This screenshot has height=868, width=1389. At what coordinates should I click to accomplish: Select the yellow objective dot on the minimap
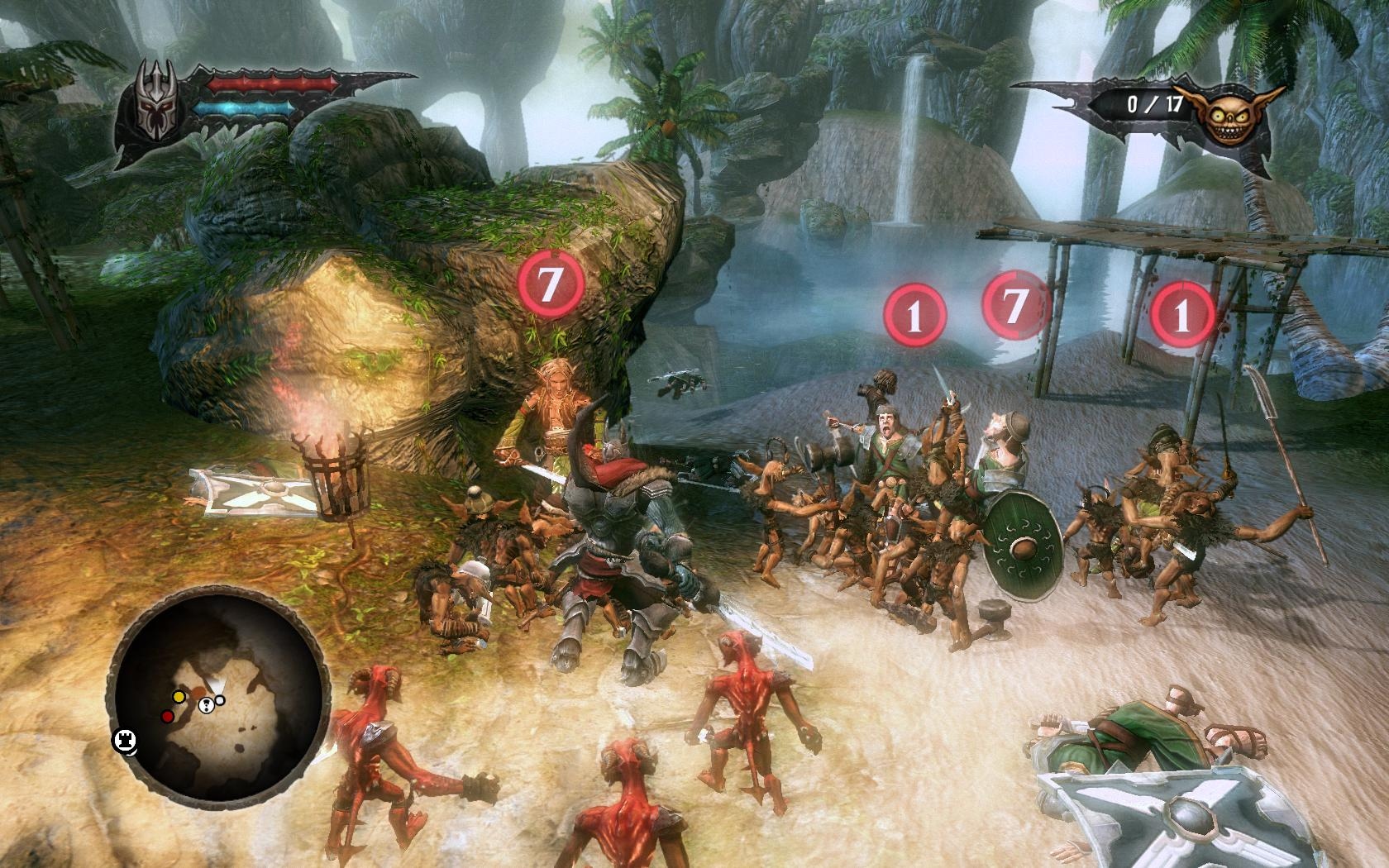tap(179, 697)
